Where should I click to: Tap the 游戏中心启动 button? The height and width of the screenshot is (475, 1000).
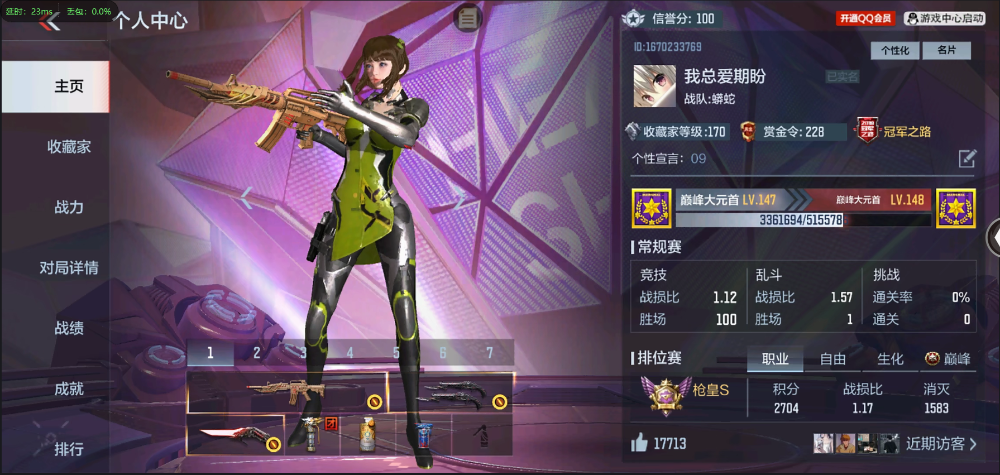(944, 18)
